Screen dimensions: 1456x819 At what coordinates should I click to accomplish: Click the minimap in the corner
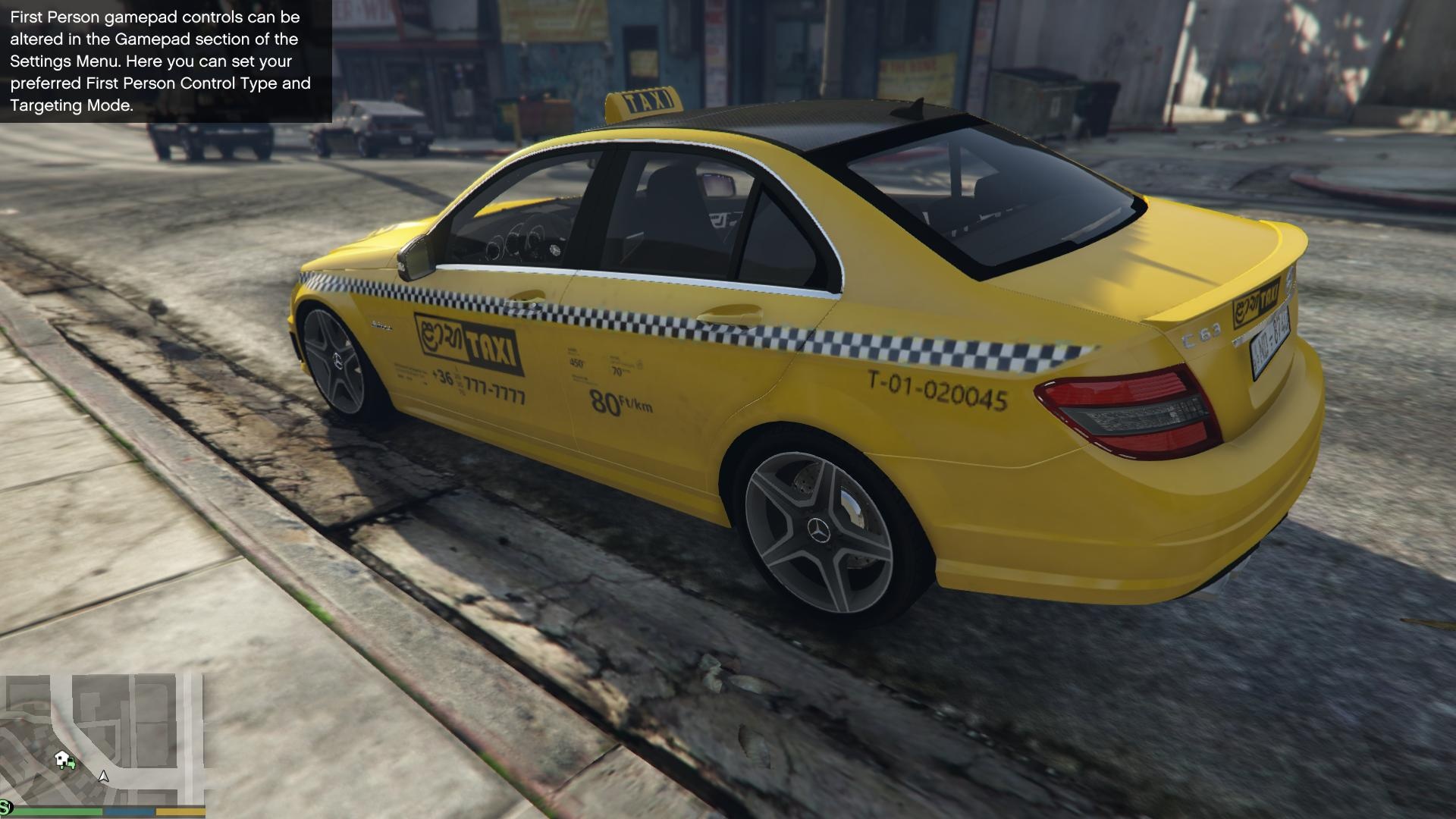pyautogui.click(x=104, y=739)
